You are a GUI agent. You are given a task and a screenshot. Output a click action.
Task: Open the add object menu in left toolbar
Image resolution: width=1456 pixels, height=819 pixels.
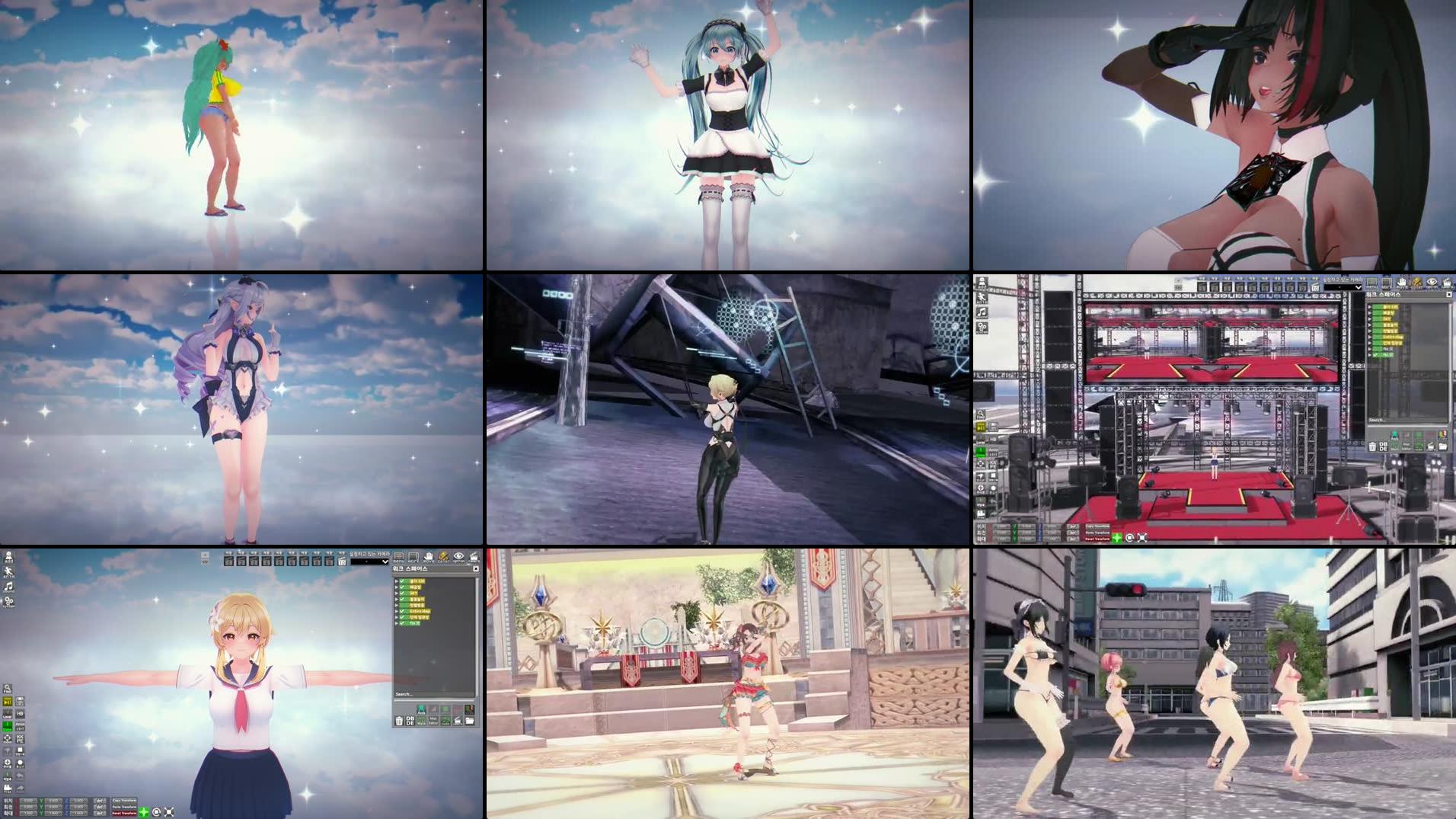tap(8, 556)
